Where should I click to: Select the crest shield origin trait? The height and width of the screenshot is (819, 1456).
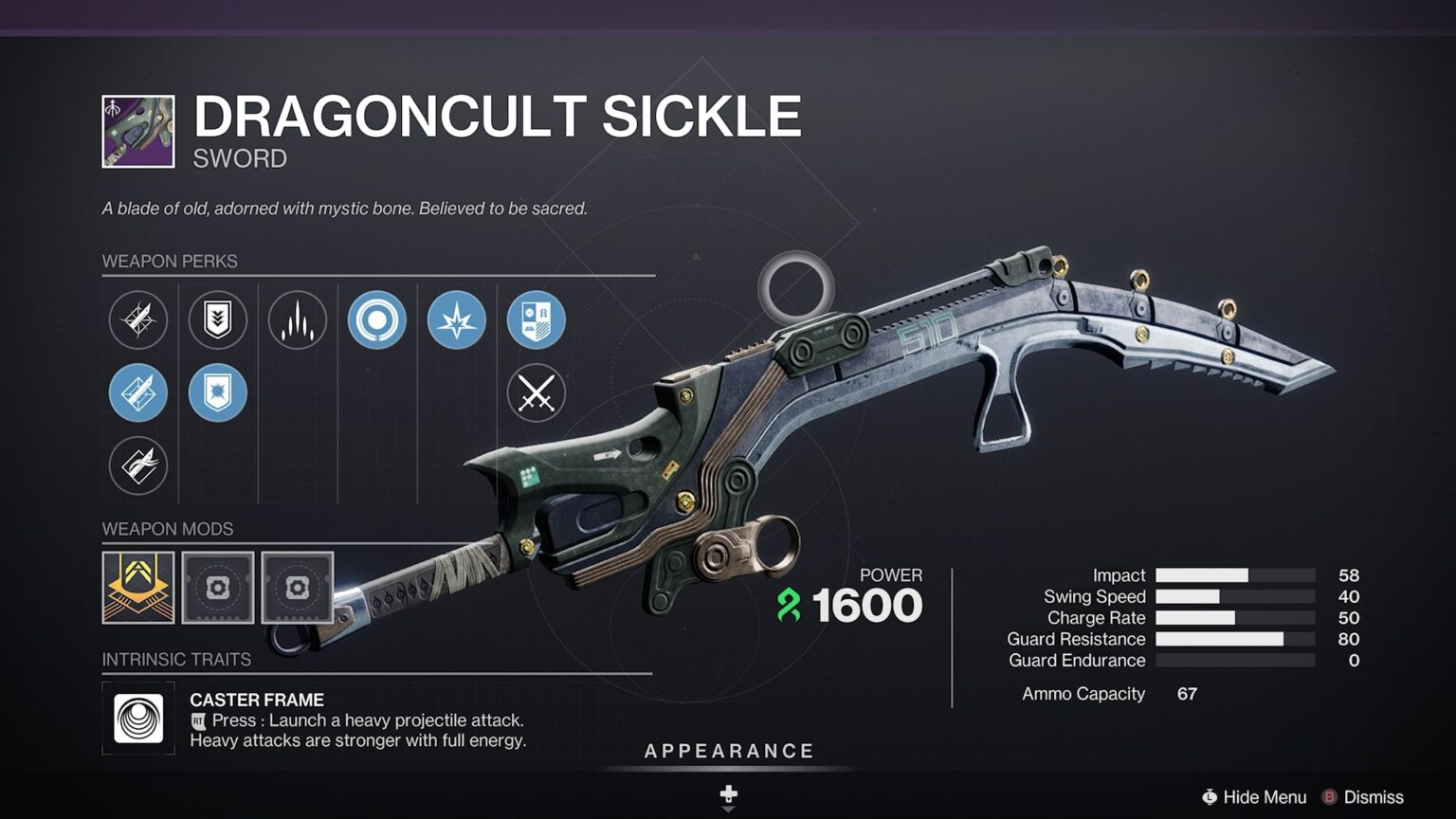point(537,319)
